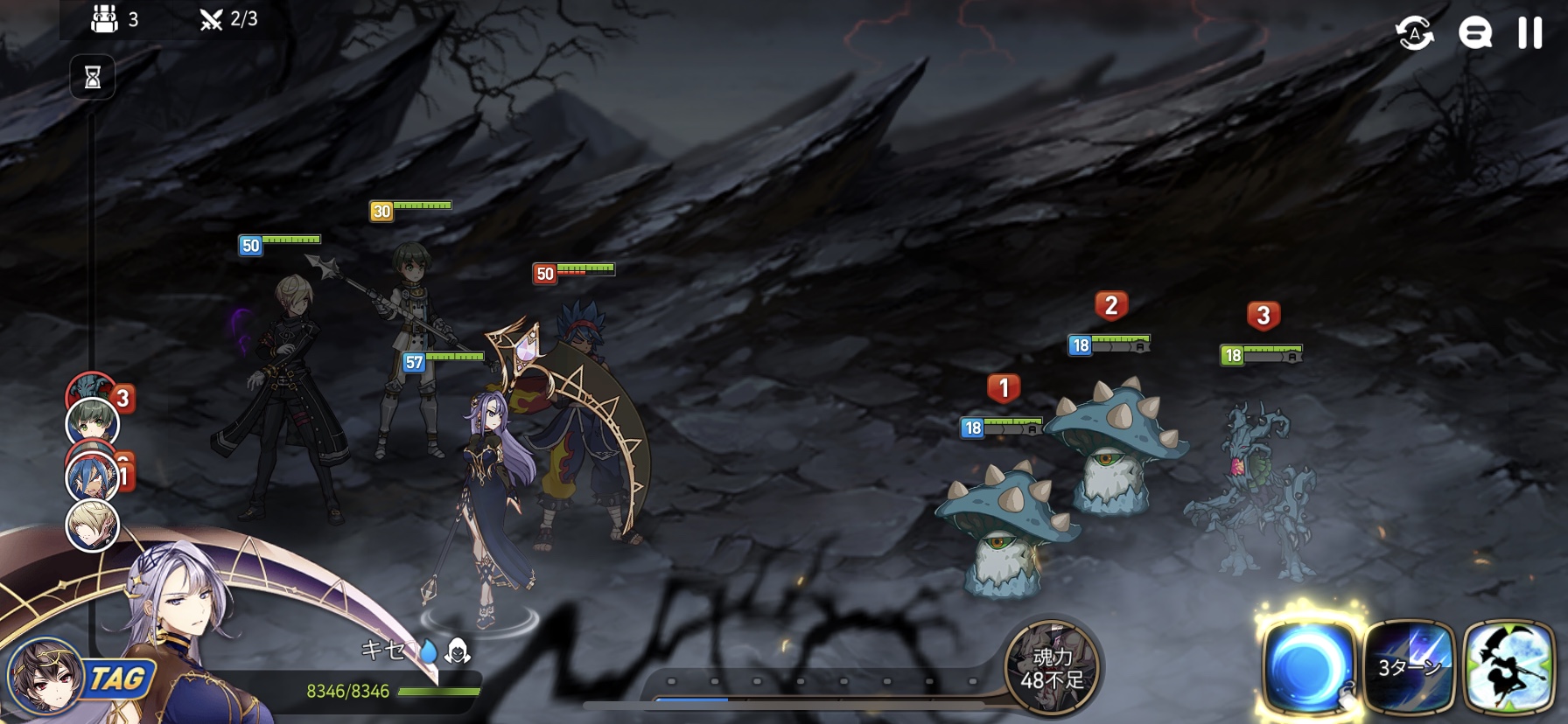This screenshot has height=724, width=1568.
Task: Select the skill showing 3ターン cooldown
Action: (1409, 667)
